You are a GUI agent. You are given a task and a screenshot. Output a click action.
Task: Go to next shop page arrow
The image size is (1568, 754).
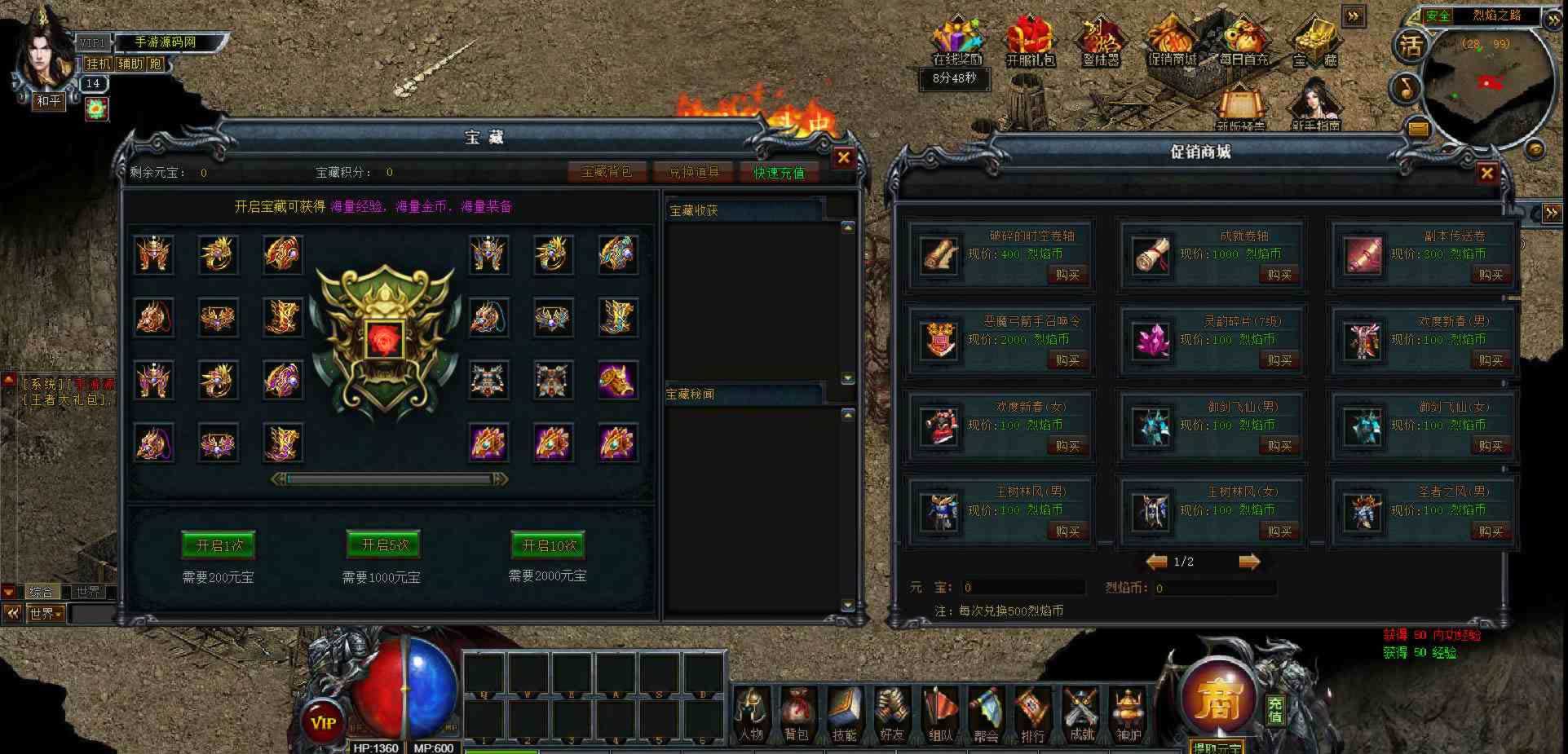click(x=1249, y=562)
